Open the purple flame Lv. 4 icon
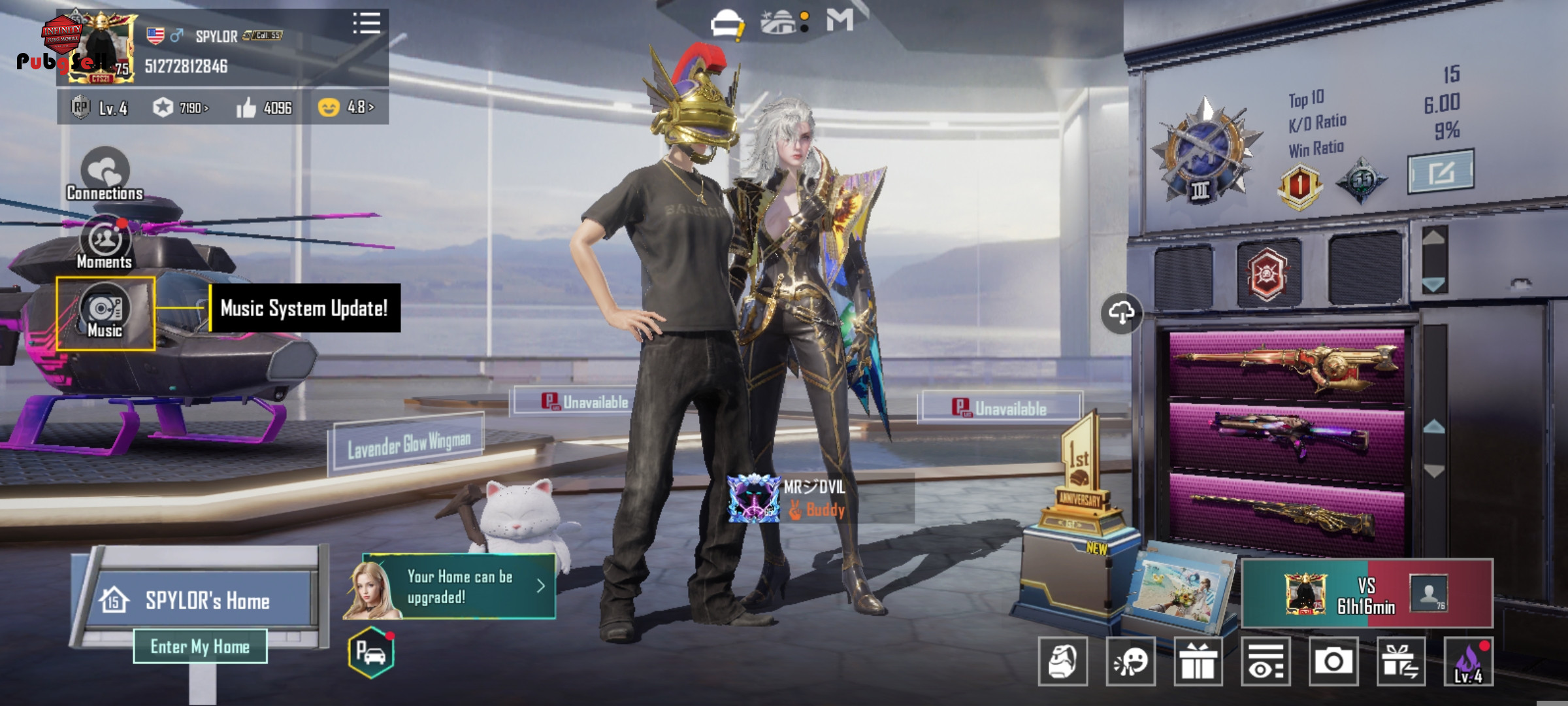1568x706 pixels. 1468,662
